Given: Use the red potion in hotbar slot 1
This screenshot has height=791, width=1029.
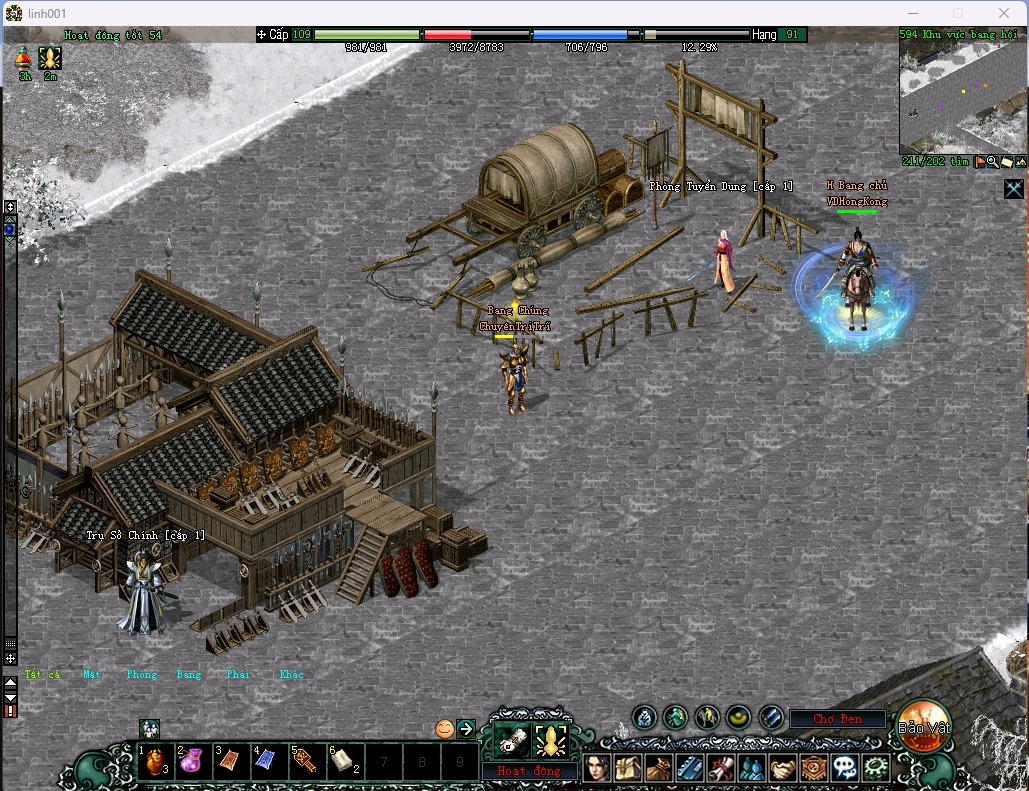Looking at the screenshot, I should click(x=154, y=762).
